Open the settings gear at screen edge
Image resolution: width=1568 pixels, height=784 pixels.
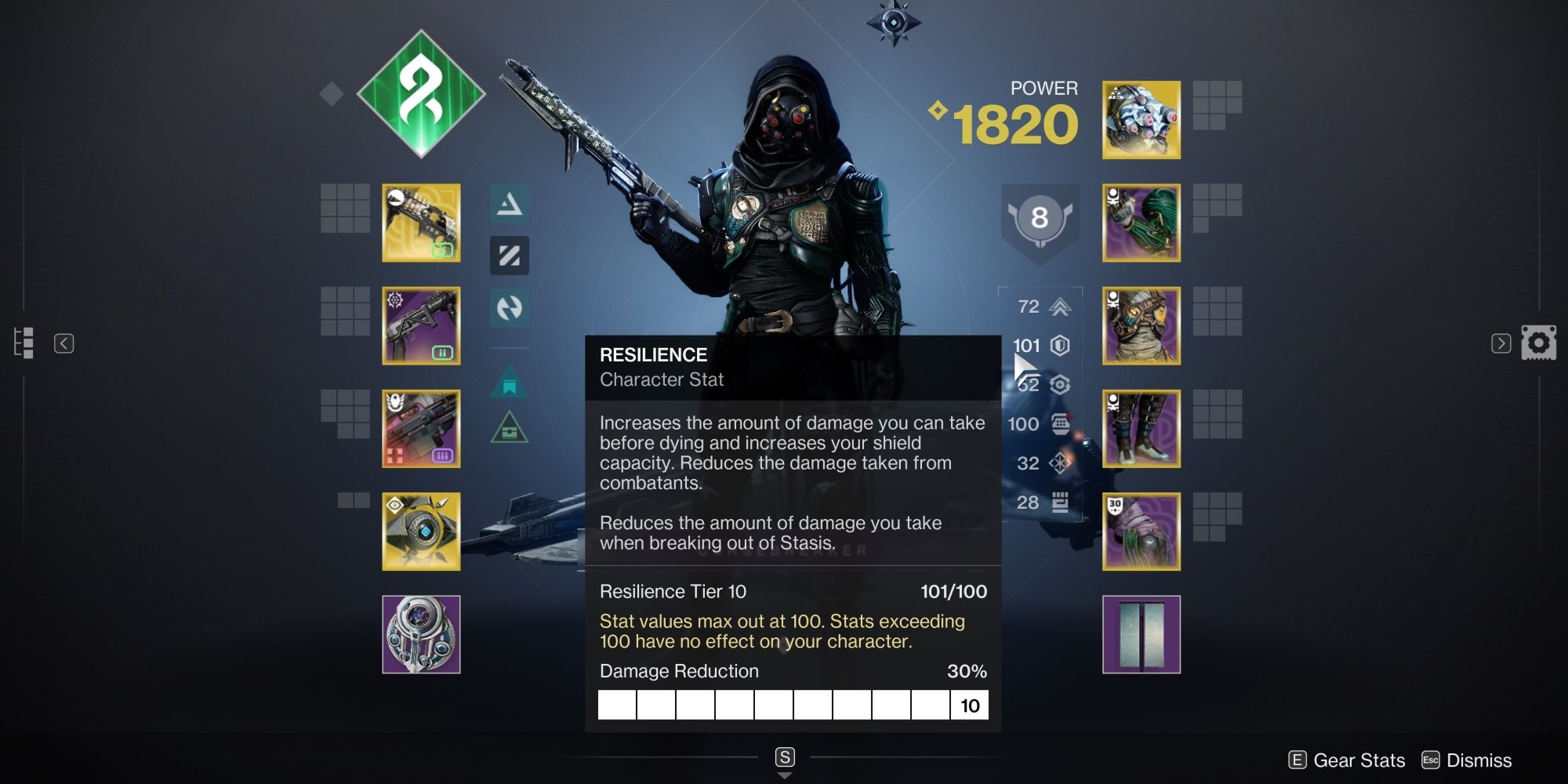pyautogui.click(x=1538, y=343)
